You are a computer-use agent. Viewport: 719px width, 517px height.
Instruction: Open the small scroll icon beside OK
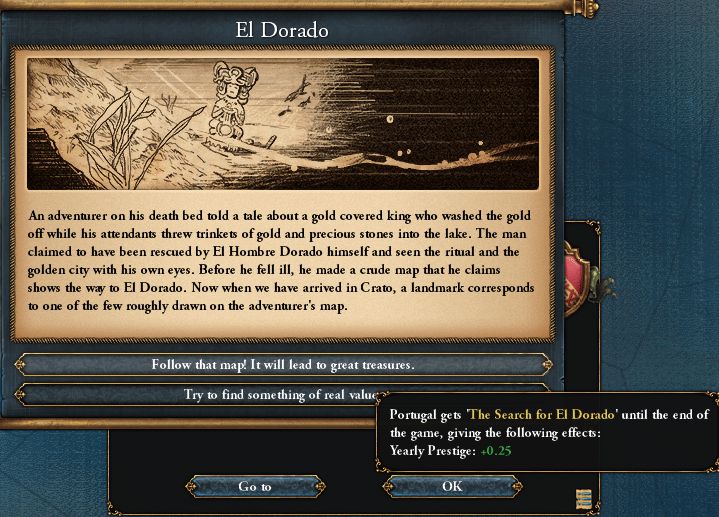(583, 497)
